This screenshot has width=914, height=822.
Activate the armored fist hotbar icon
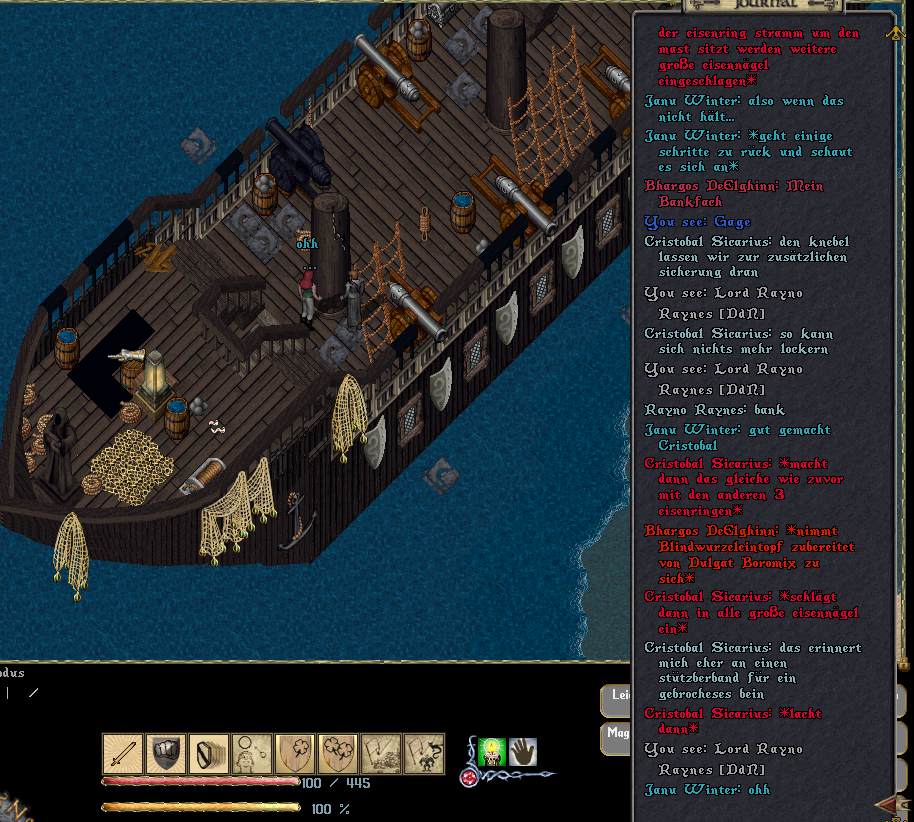tap(166, 754)
